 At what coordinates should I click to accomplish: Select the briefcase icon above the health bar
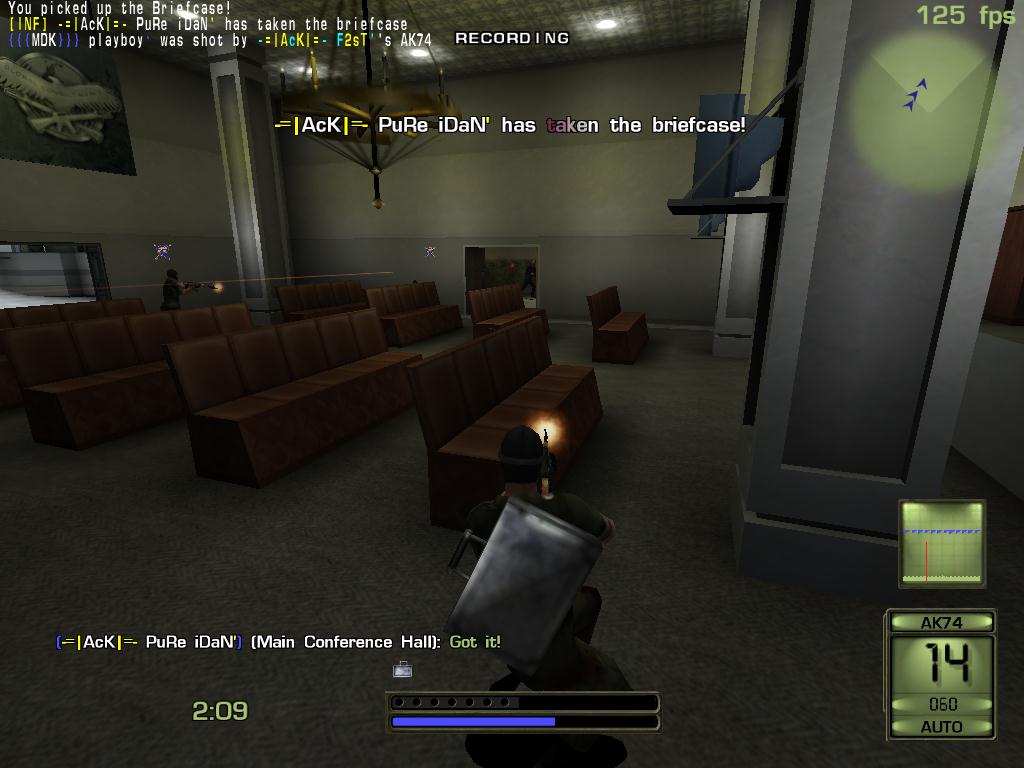pyautogui.click(x=402, y=669)
